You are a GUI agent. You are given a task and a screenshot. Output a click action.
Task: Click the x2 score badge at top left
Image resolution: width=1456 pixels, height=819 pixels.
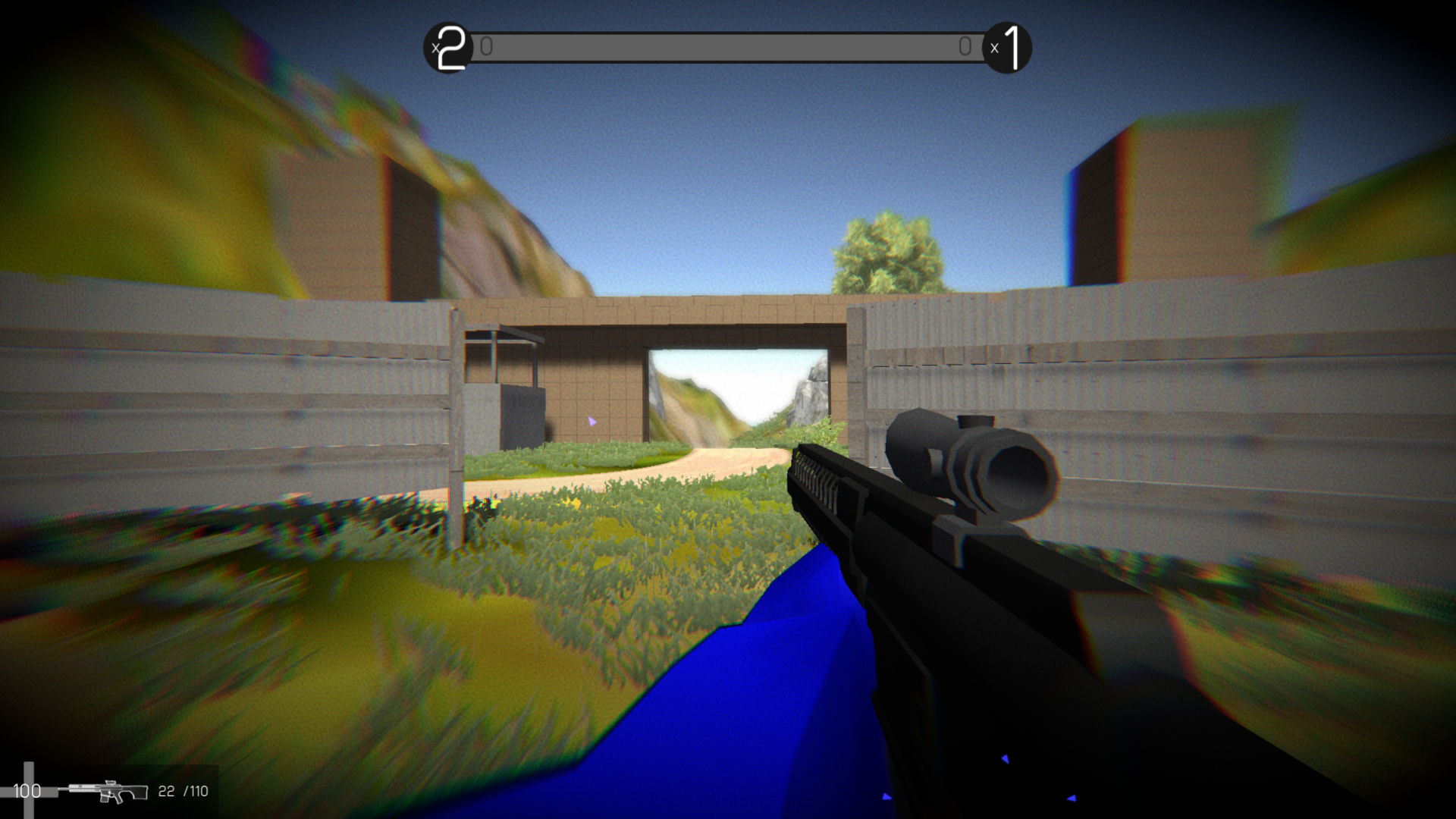(x=449, y=47)
